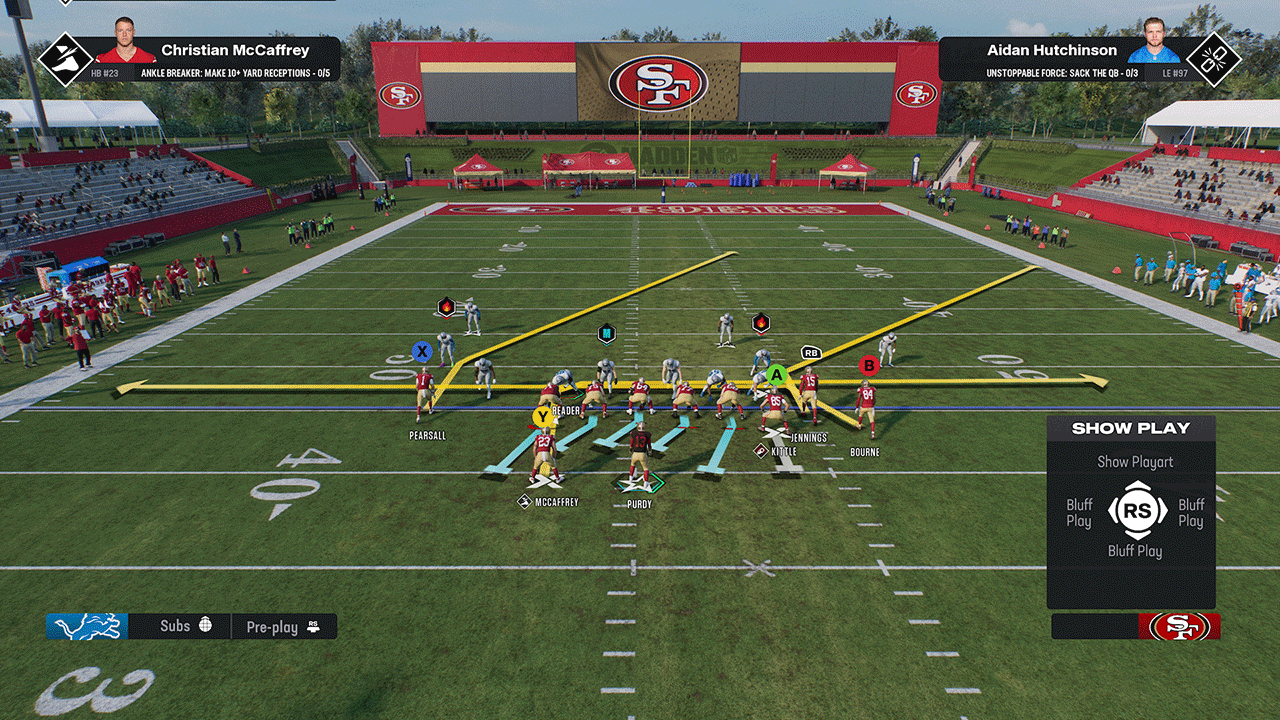Select the Pearsall receiver name tag
The height and width of the screenshot is (720, 1280).
(427, 436)
